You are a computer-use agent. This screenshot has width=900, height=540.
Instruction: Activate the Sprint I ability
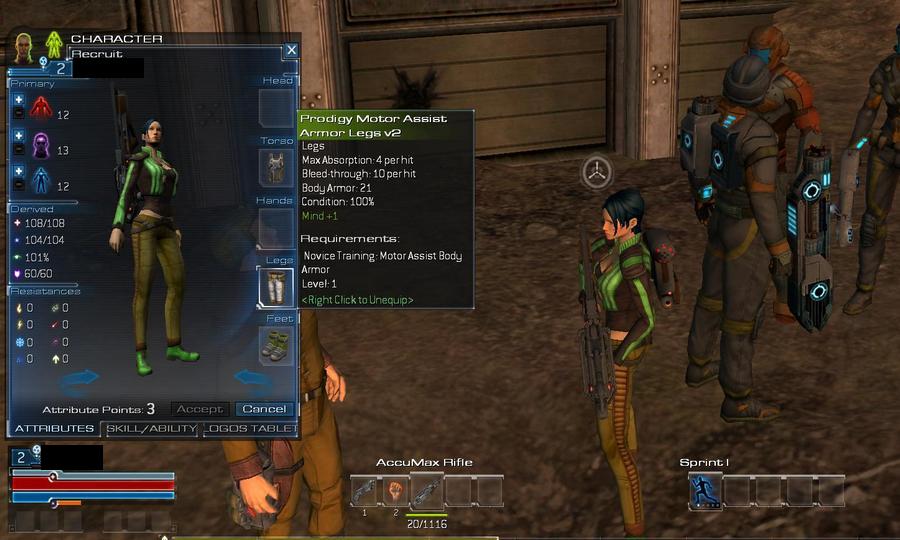click(x=704, y=491)
